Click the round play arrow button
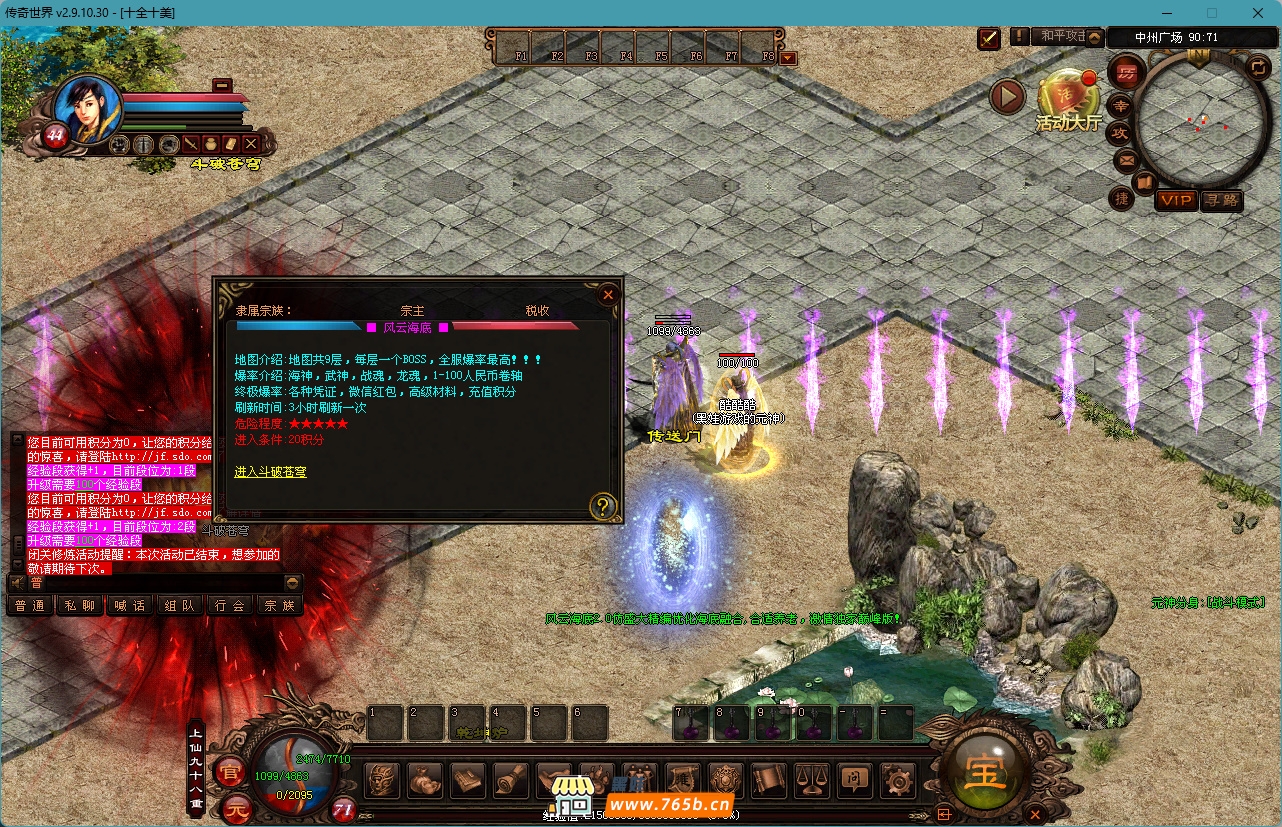1282x827 pixels. tap(1008, 96)
